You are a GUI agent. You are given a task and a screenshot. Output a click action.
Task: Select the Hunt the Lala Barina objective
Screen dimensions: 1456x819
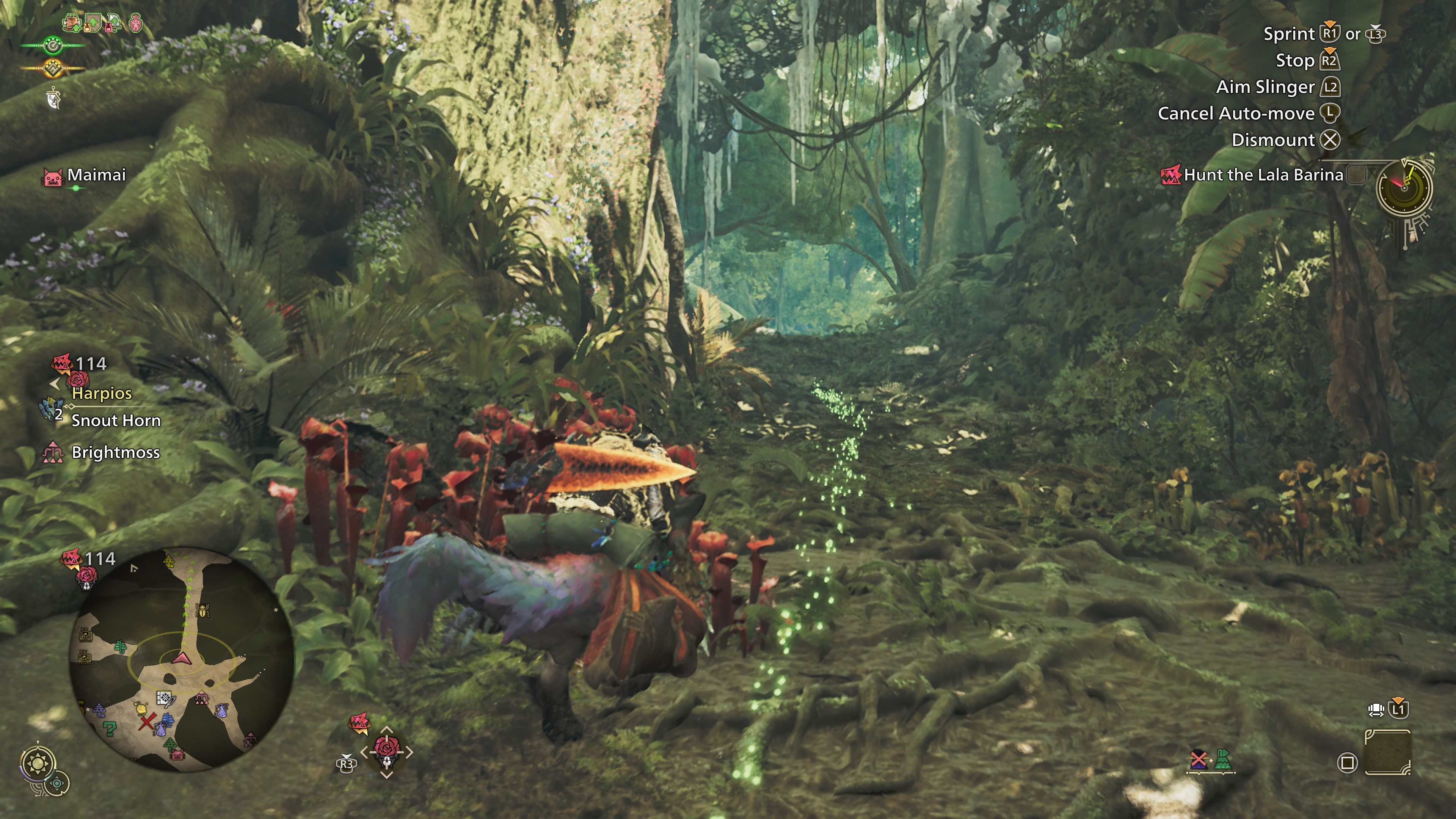coord(1263,175)
